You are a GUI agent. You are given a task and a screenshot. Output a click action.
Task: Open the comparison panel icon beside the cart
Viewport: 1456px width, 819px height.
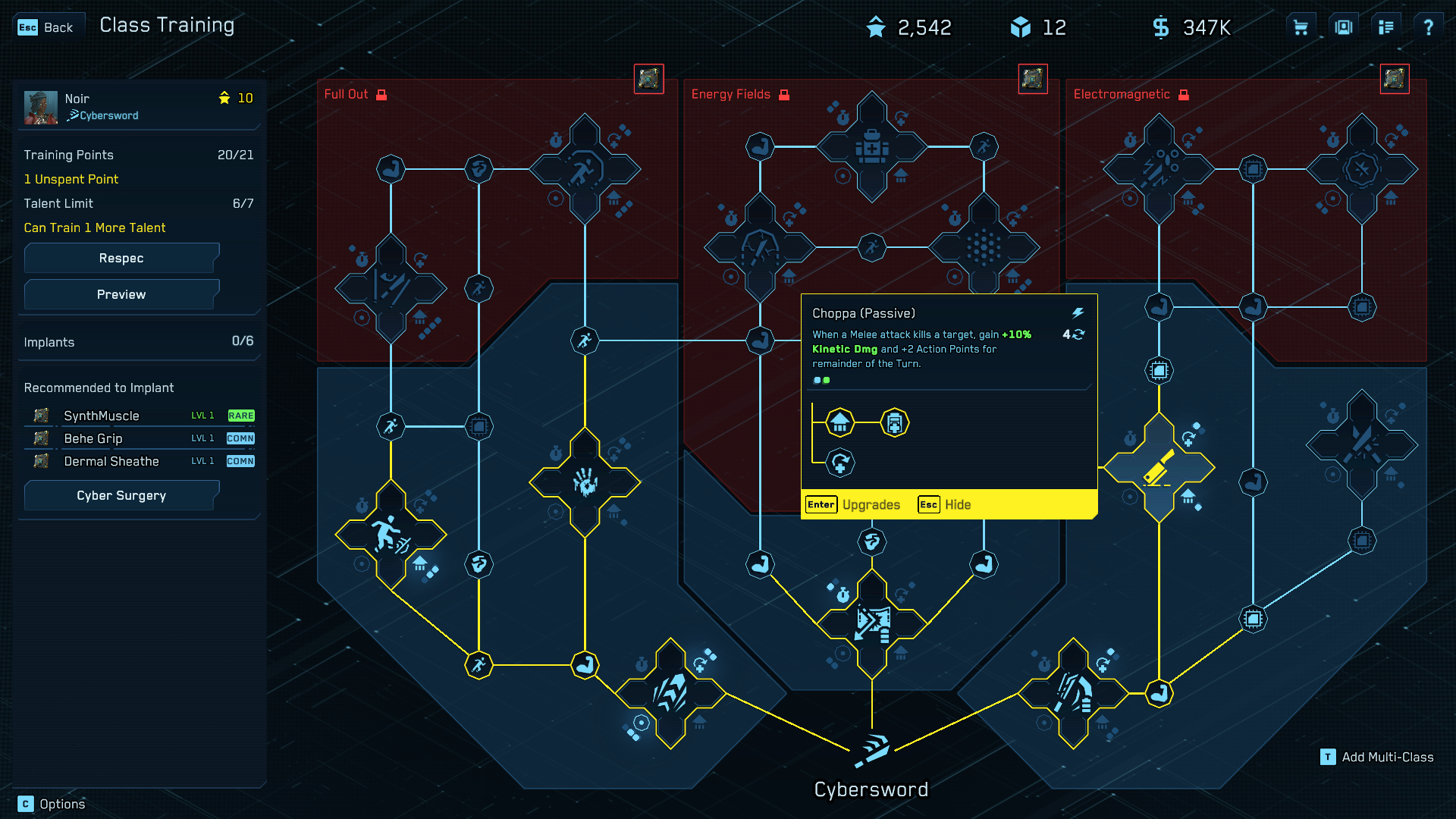1343,26
